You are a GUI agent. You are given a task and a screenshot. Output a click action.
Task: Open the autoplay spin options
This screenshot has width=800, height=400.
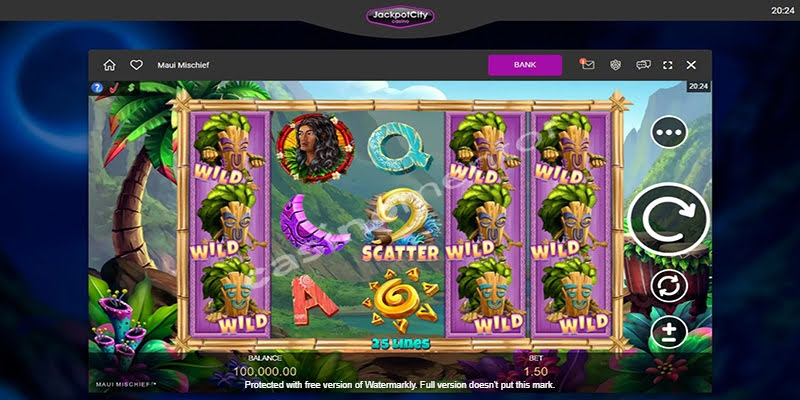coord(668,286)
